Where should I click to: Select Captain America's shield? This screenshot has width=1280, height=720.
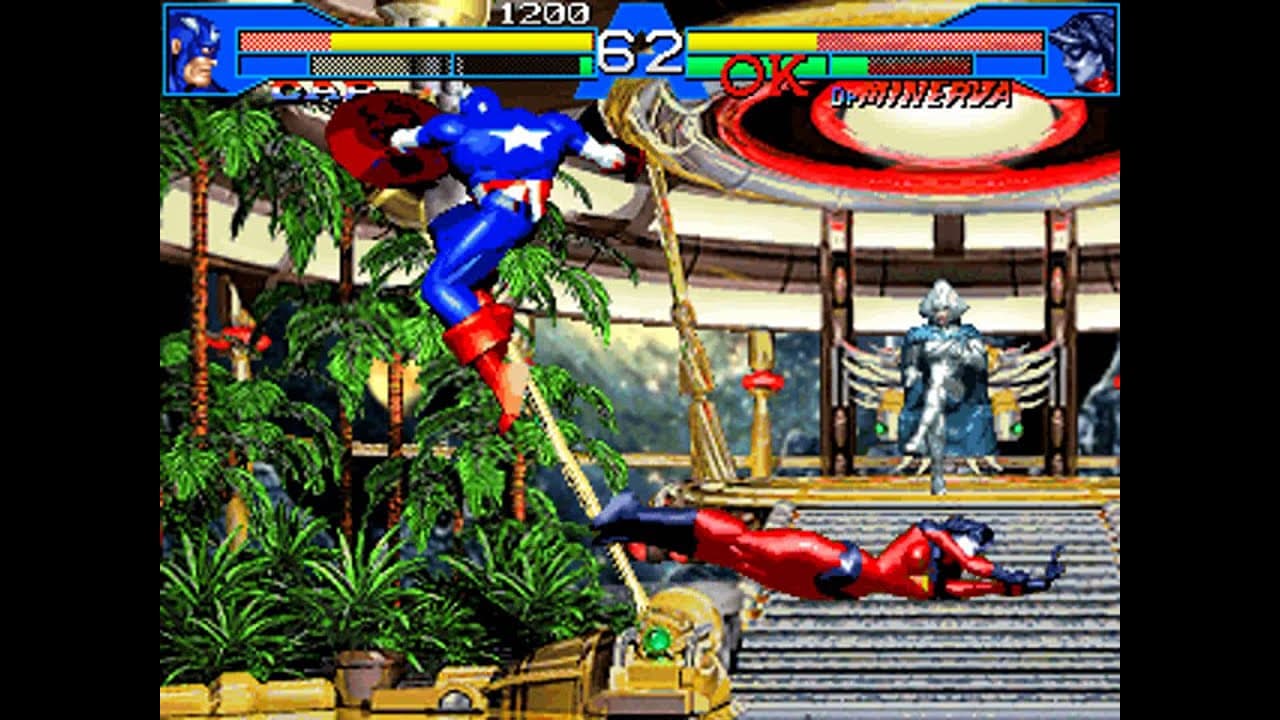(x=390, y=139)
